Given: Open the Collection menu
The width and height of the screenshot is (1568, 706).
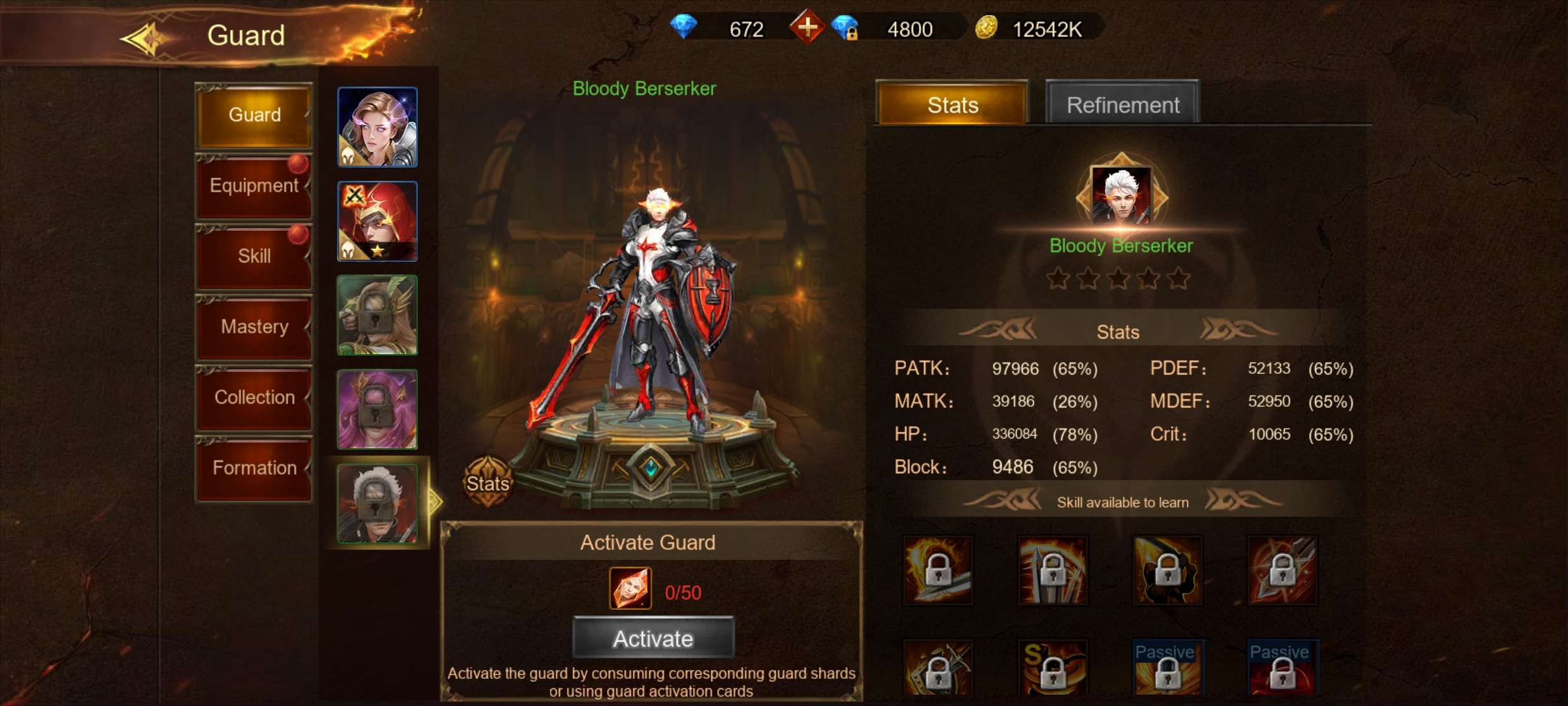Looking at the screenshot, I should 254,397.
